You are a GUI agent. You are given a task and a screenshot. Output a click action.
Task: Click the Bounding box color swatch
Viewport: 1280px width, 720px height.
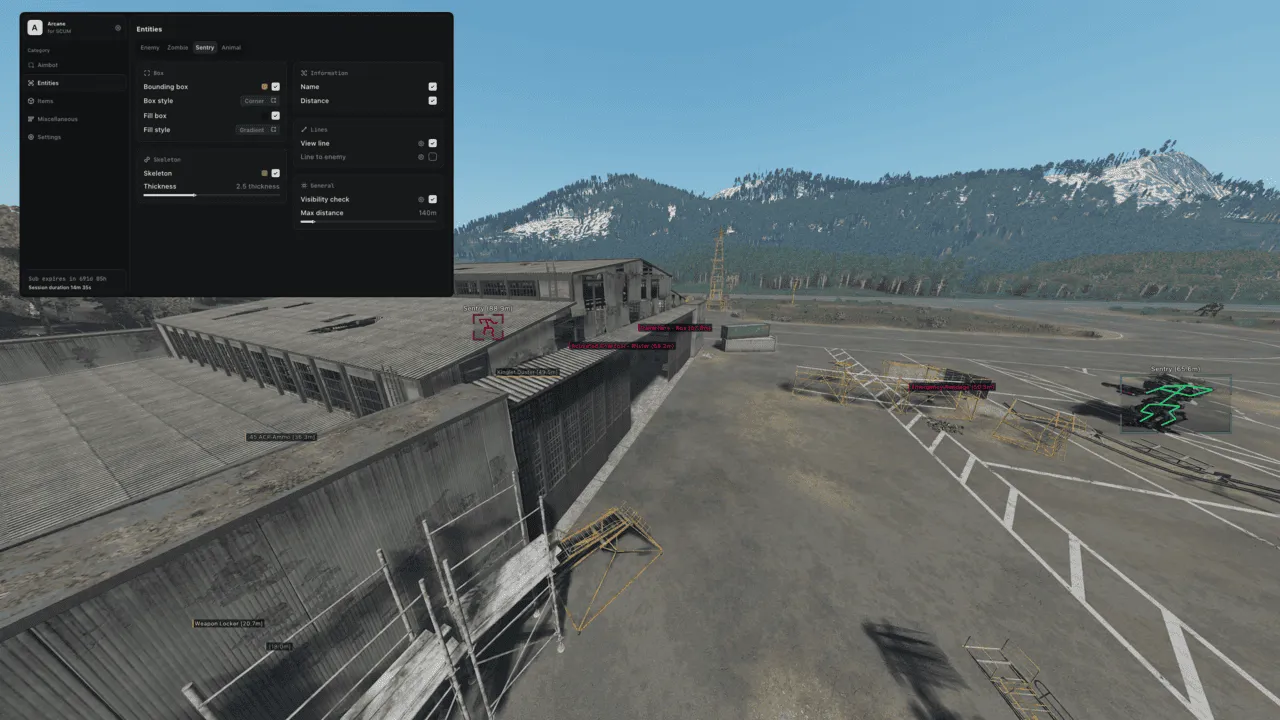click(x=263, y=86)
